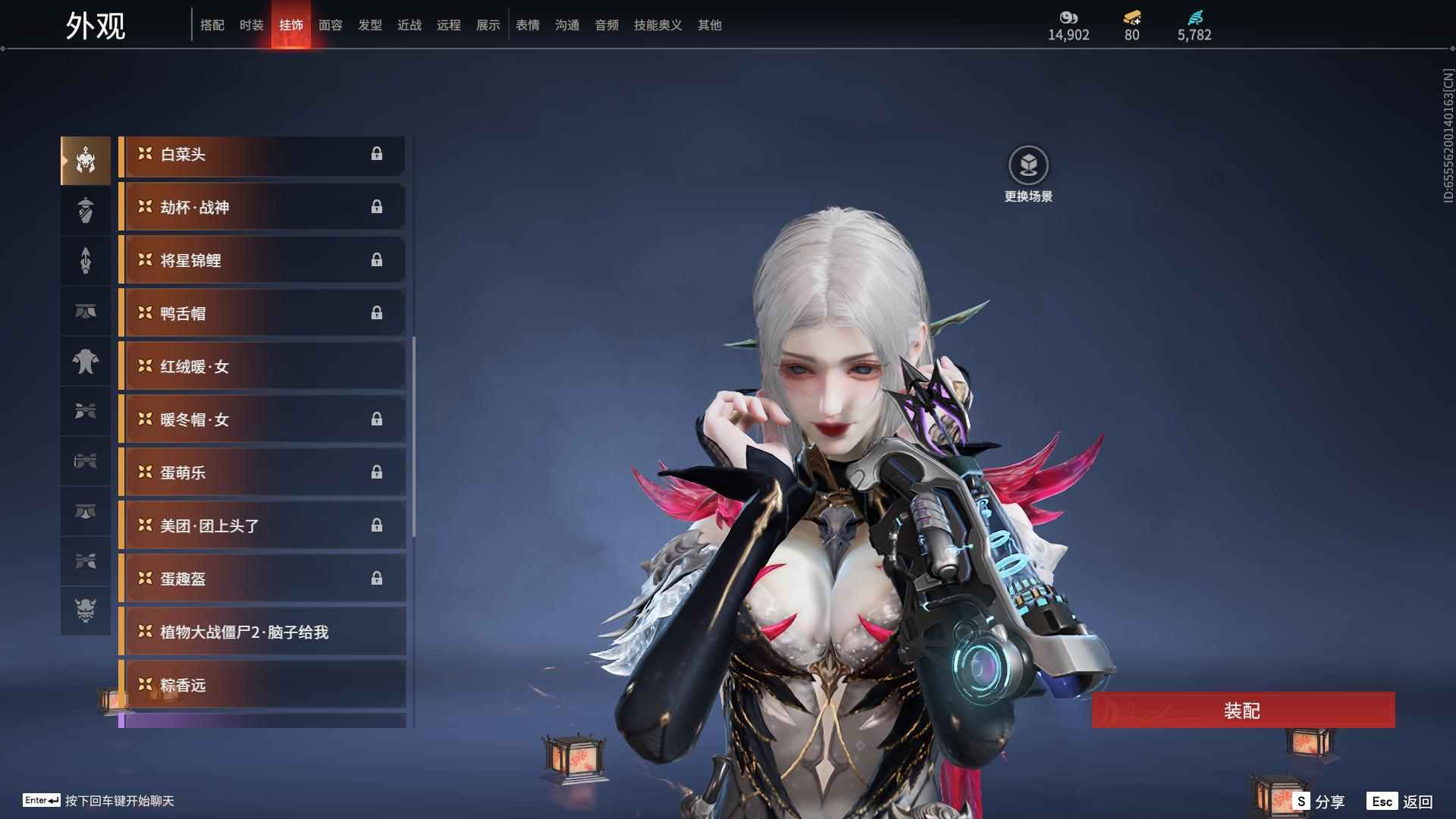Switch to the 发型 tab
The height and width of the screenshot is (819, 1456).
pyautogui.click(x=370, y=25)
